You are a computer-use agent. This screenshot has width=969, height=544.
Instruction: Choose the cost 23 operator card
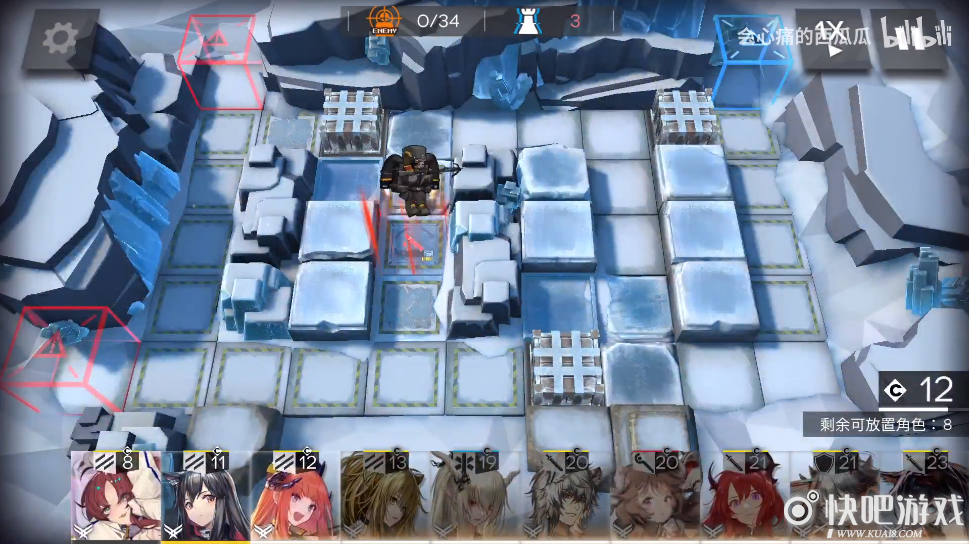pos(924,497)
